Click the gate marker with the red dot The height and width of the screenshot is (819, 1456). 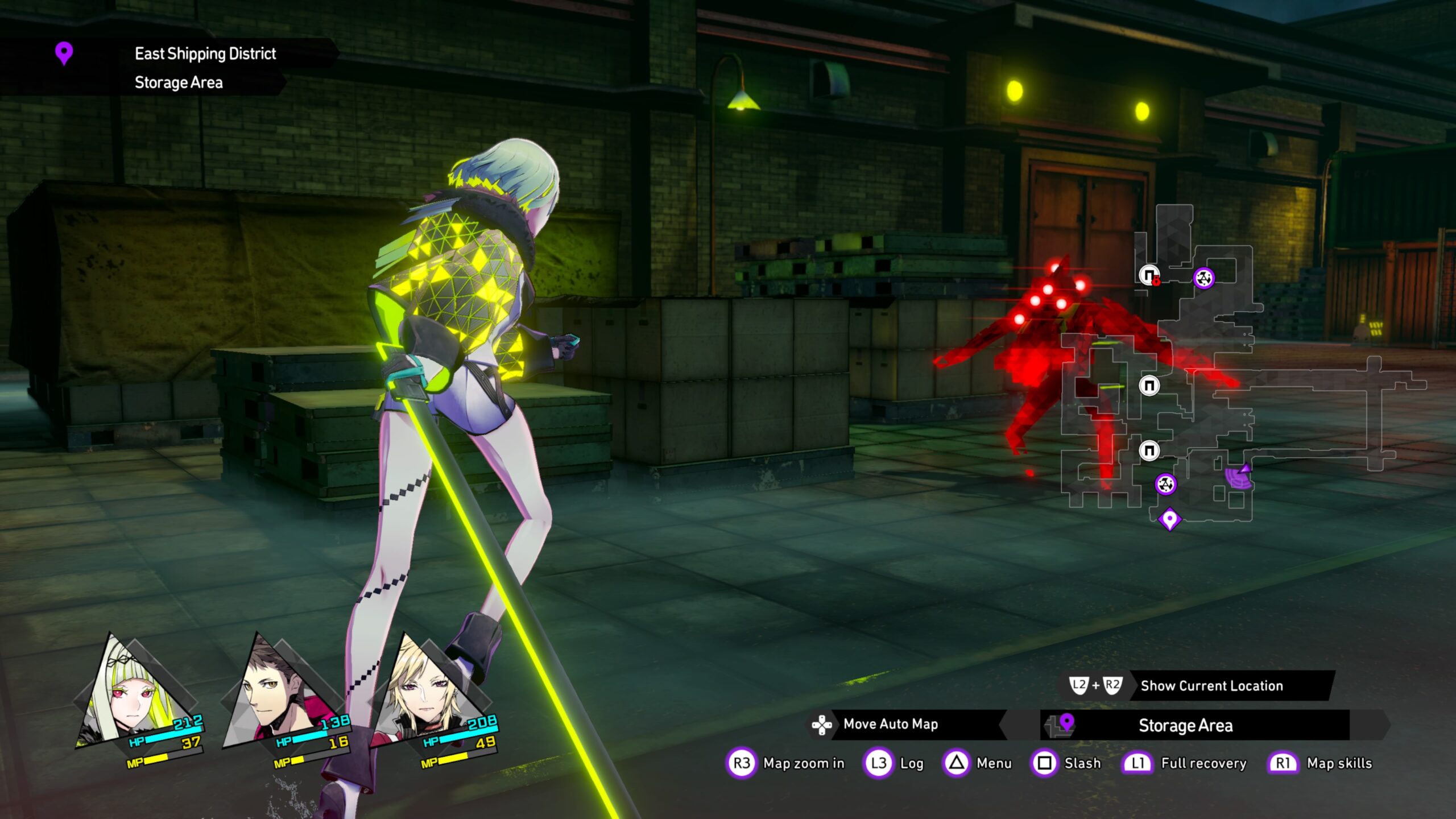point(1149,275)
